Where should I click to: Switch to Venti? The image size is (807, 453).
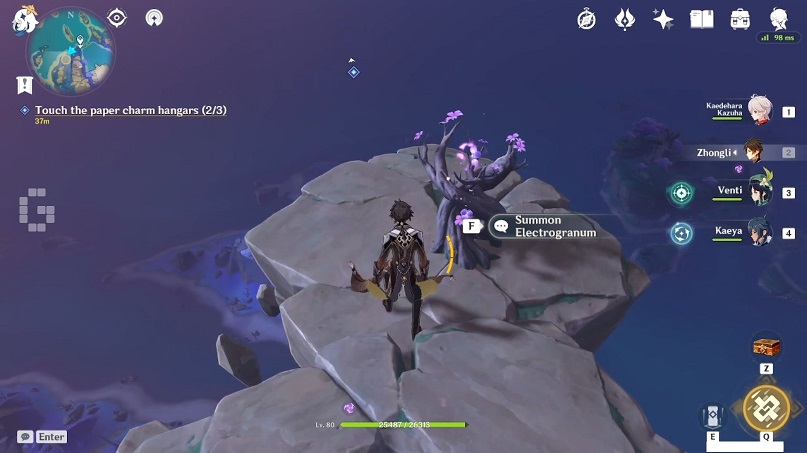760,192
